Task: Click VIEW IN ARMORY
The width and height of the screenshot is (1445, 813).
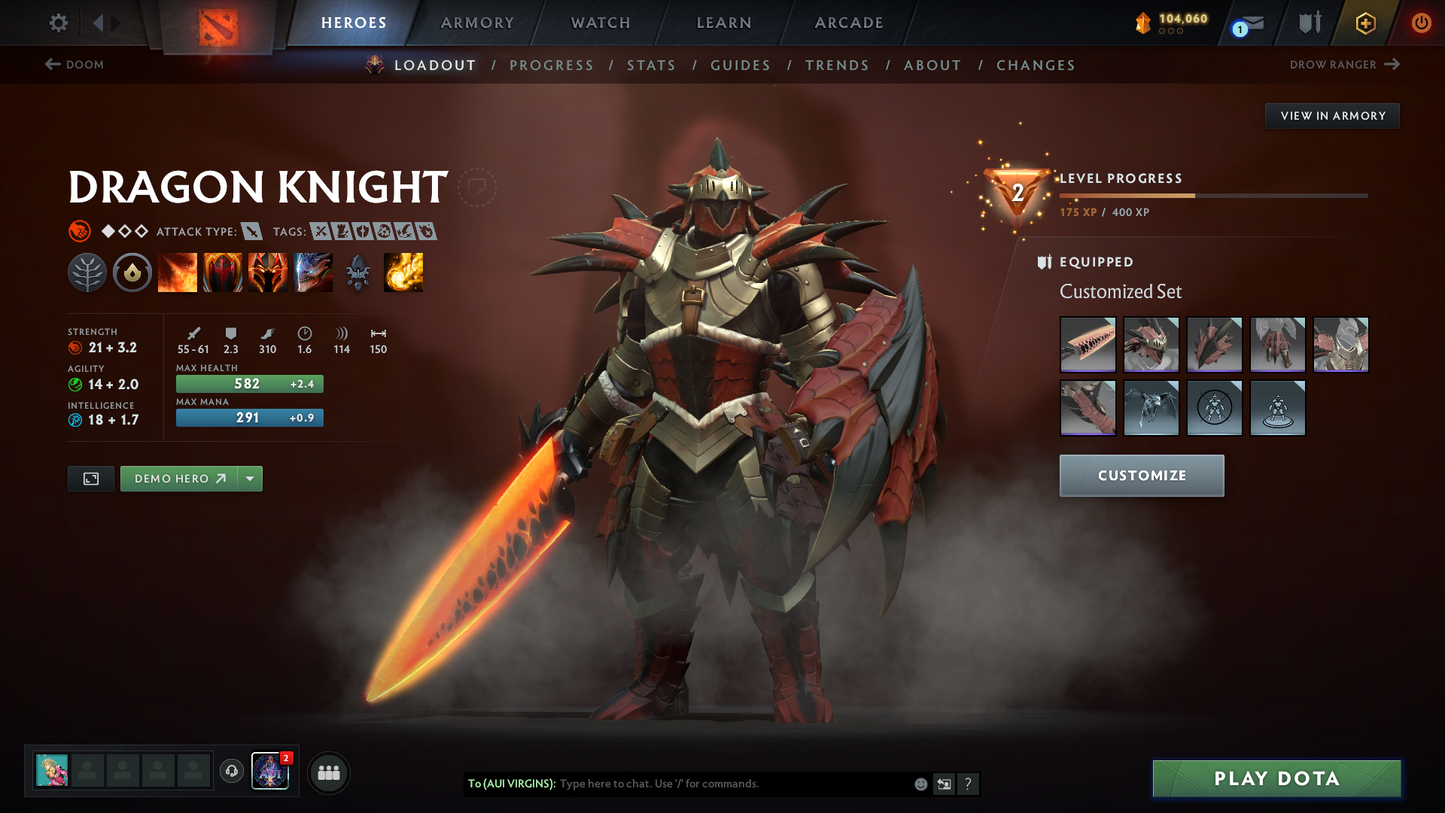Action: pos(1332,115)
